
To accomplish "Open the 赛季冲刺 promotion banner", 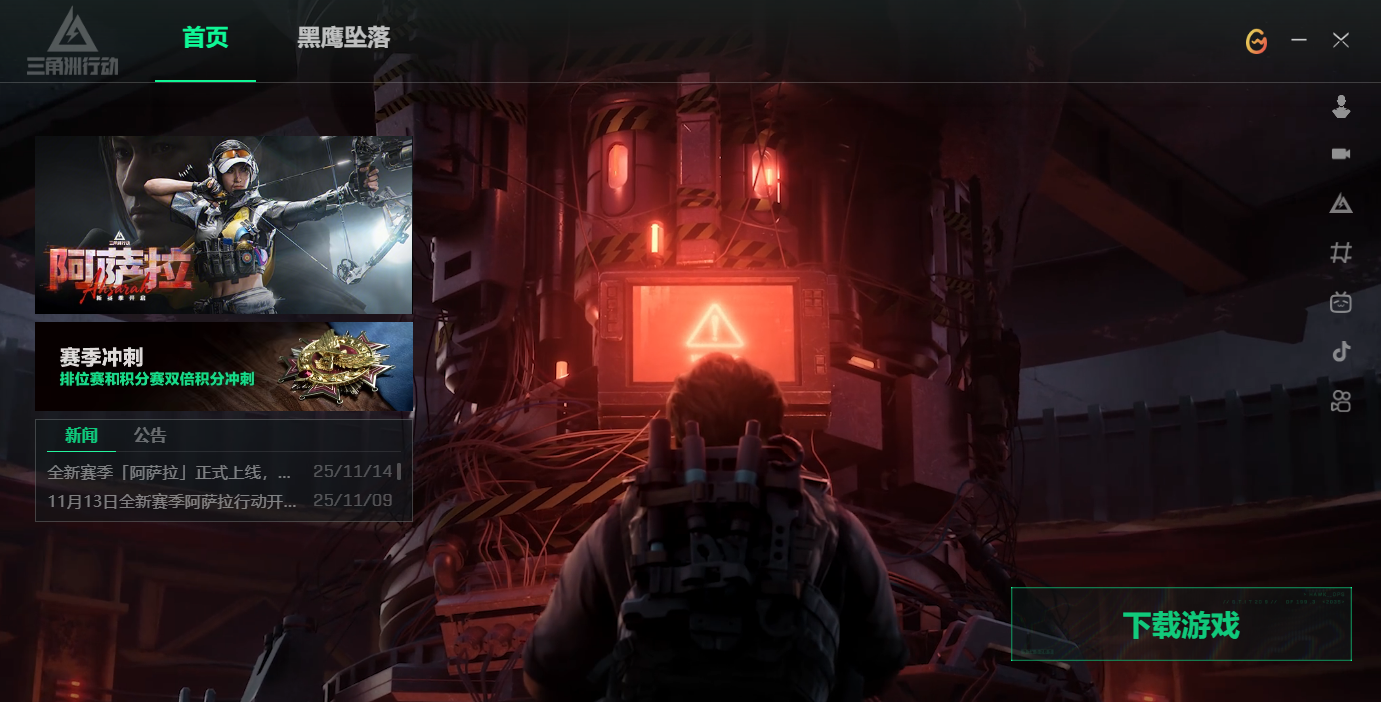I will (x=224, y=367).
